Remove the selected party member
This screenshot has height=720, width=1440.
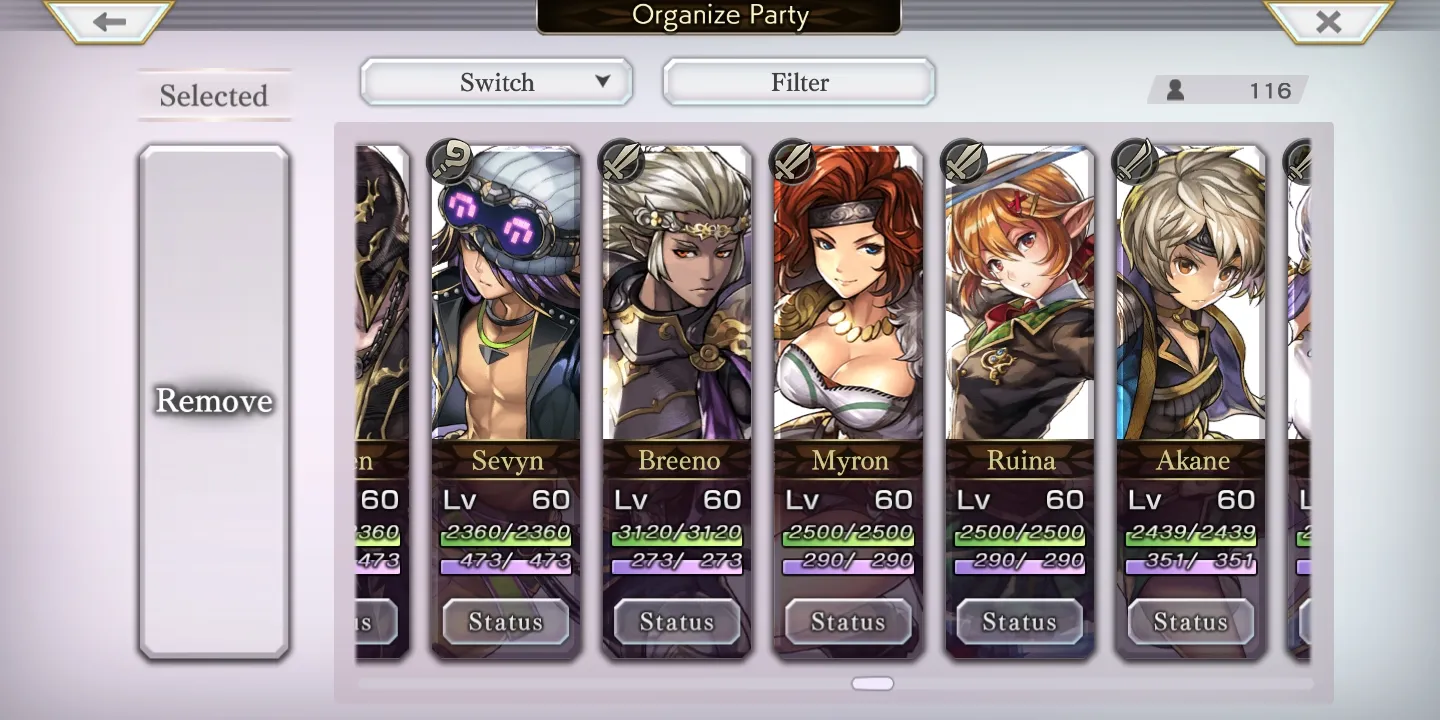tap(214, 401)
